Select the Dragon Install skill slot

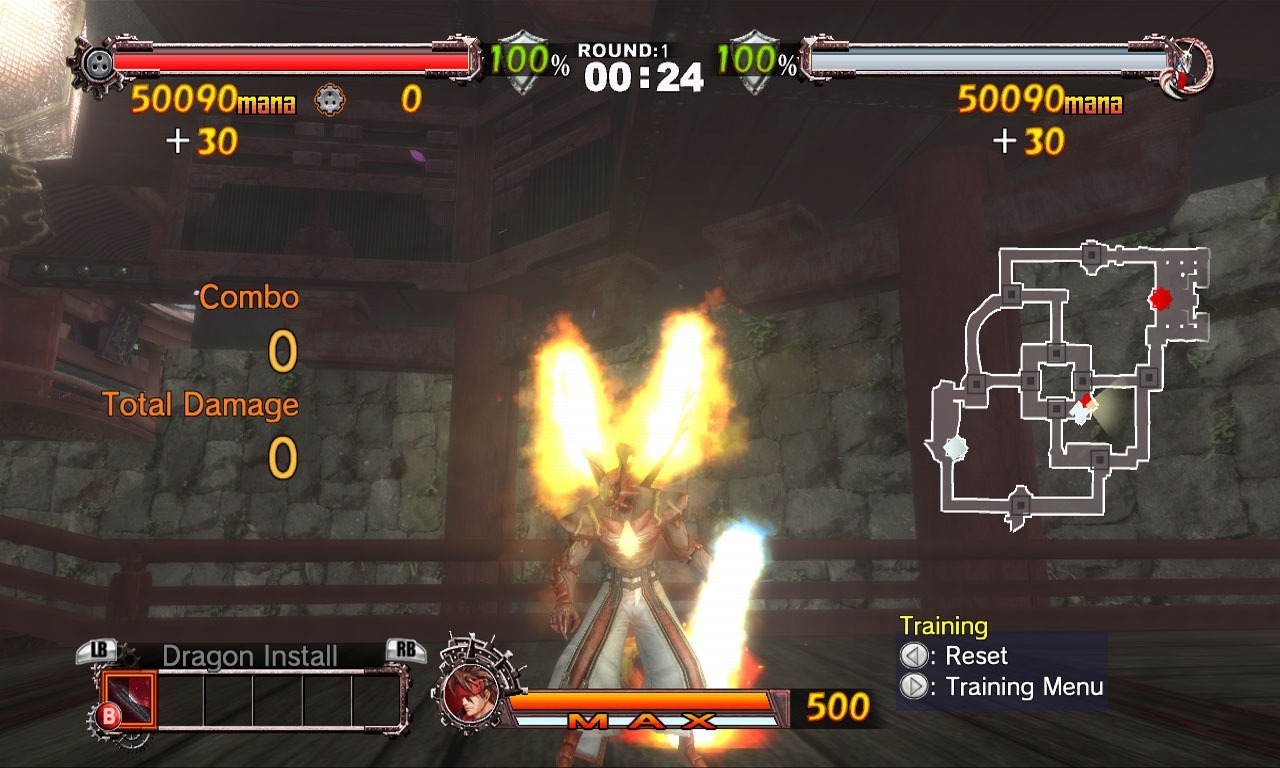point(129,698)
